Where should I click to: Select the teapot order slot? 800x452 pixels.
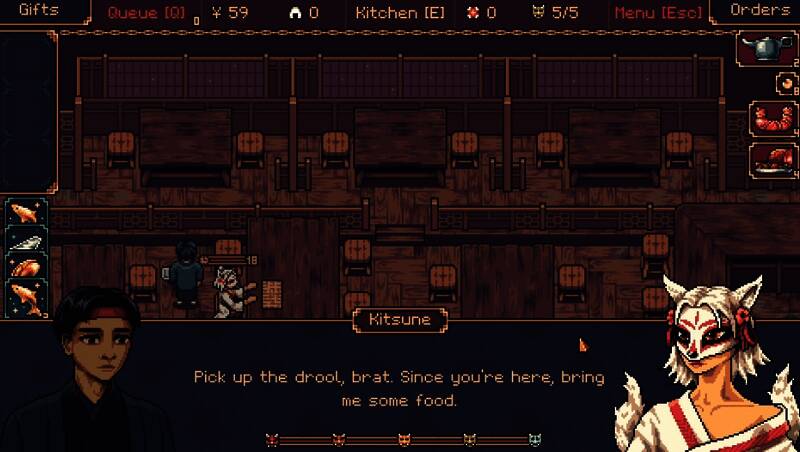[x=766, y=49]
